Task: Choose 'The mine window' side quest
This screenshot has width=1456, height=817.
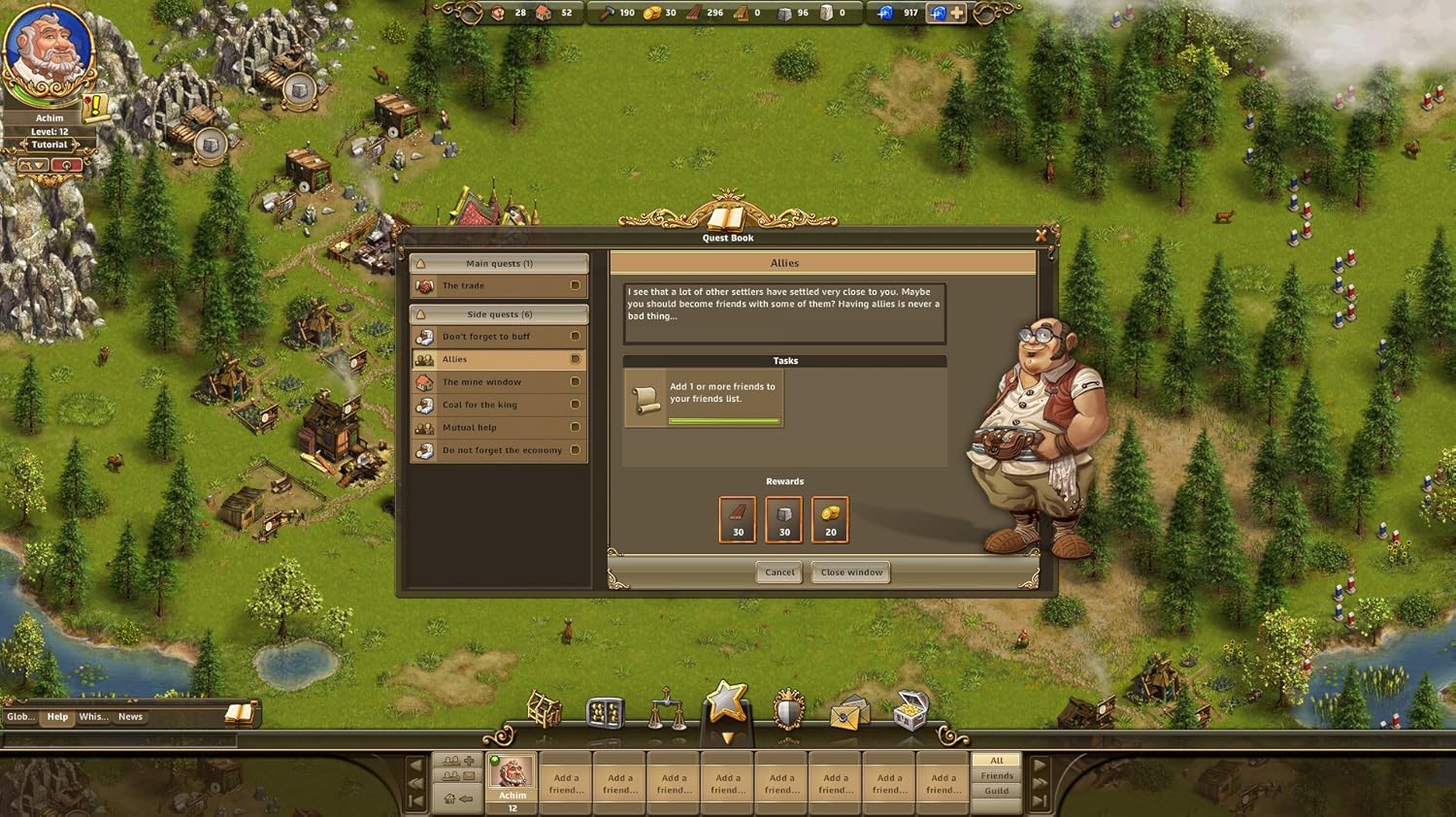Action: coord(499,382)
